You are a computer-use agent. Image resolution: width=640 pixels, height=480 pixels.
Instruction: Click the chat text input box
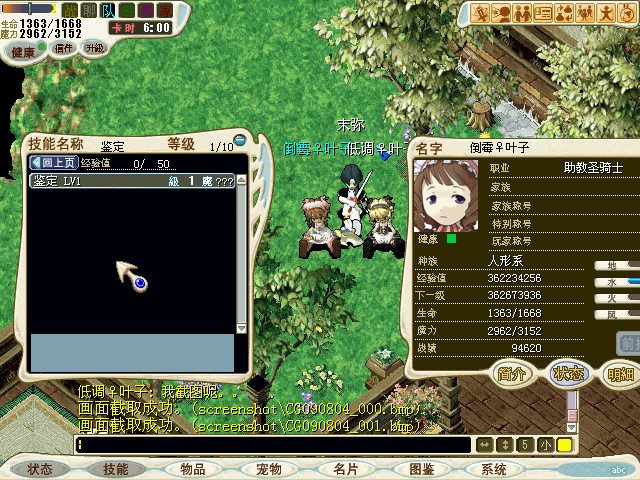tap(272, 444)
